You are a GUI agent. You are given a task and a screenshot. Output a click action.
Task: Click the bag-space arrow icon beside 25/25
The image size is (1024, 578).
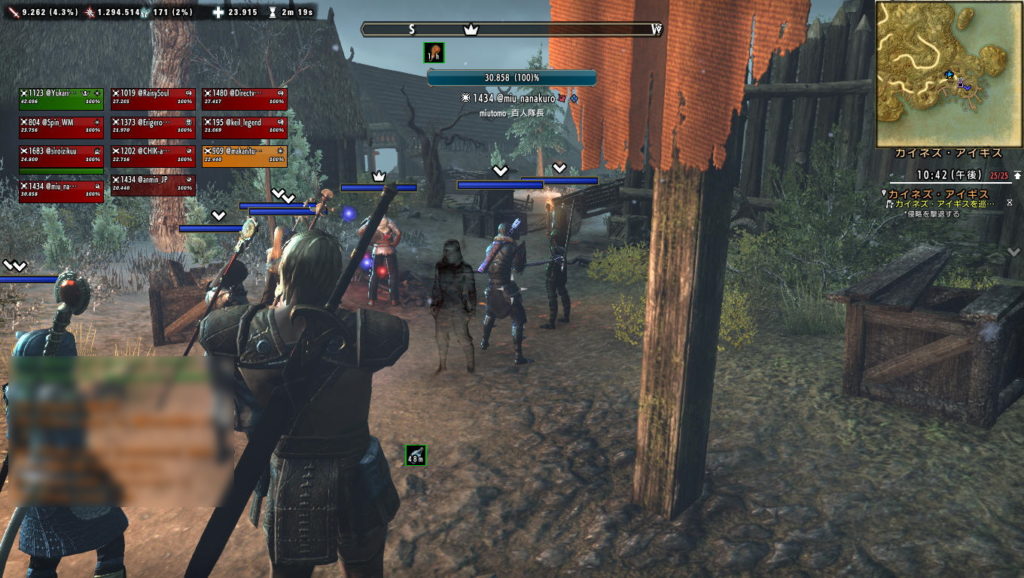pyautogui.click(x=1017, y=176)
